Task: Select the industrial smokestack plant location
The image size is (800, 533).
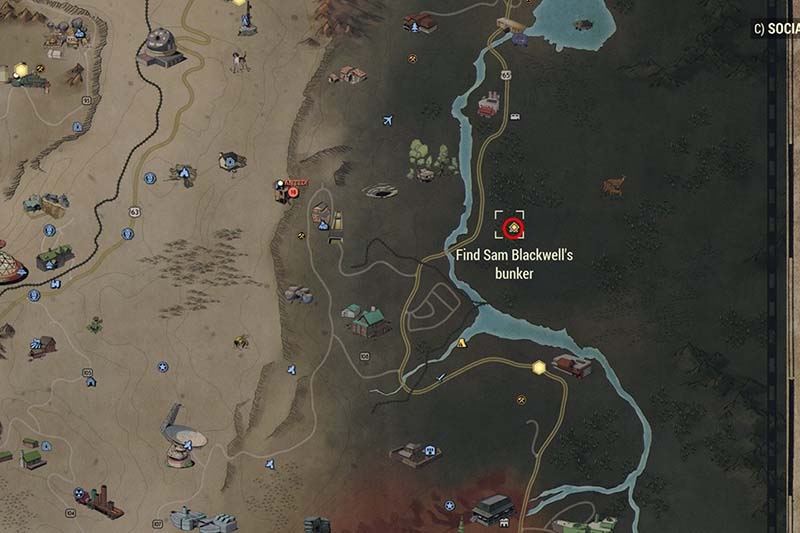Action: tap(99, 500)
